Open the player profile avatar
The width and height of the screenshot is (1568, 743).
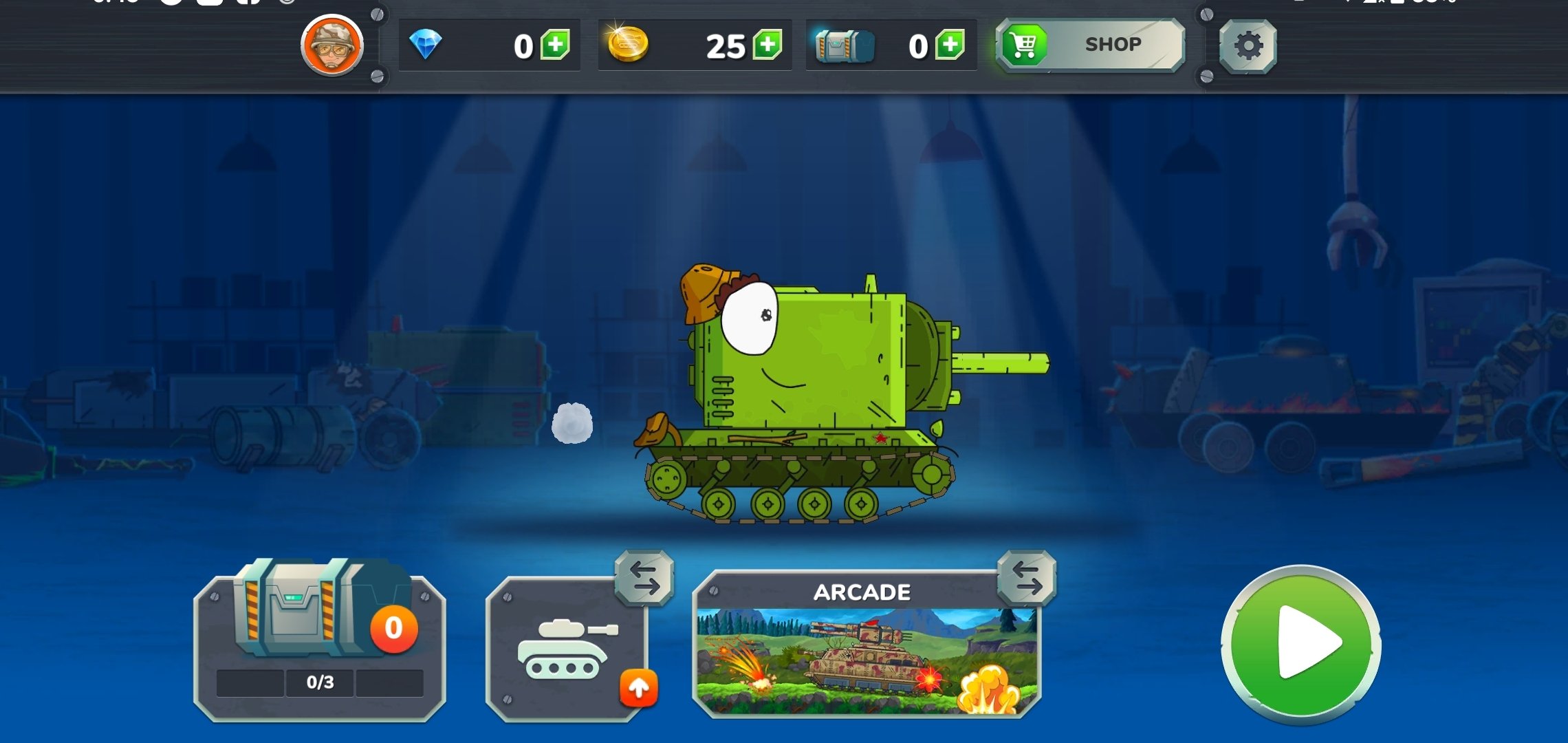[x=332, y=45]
